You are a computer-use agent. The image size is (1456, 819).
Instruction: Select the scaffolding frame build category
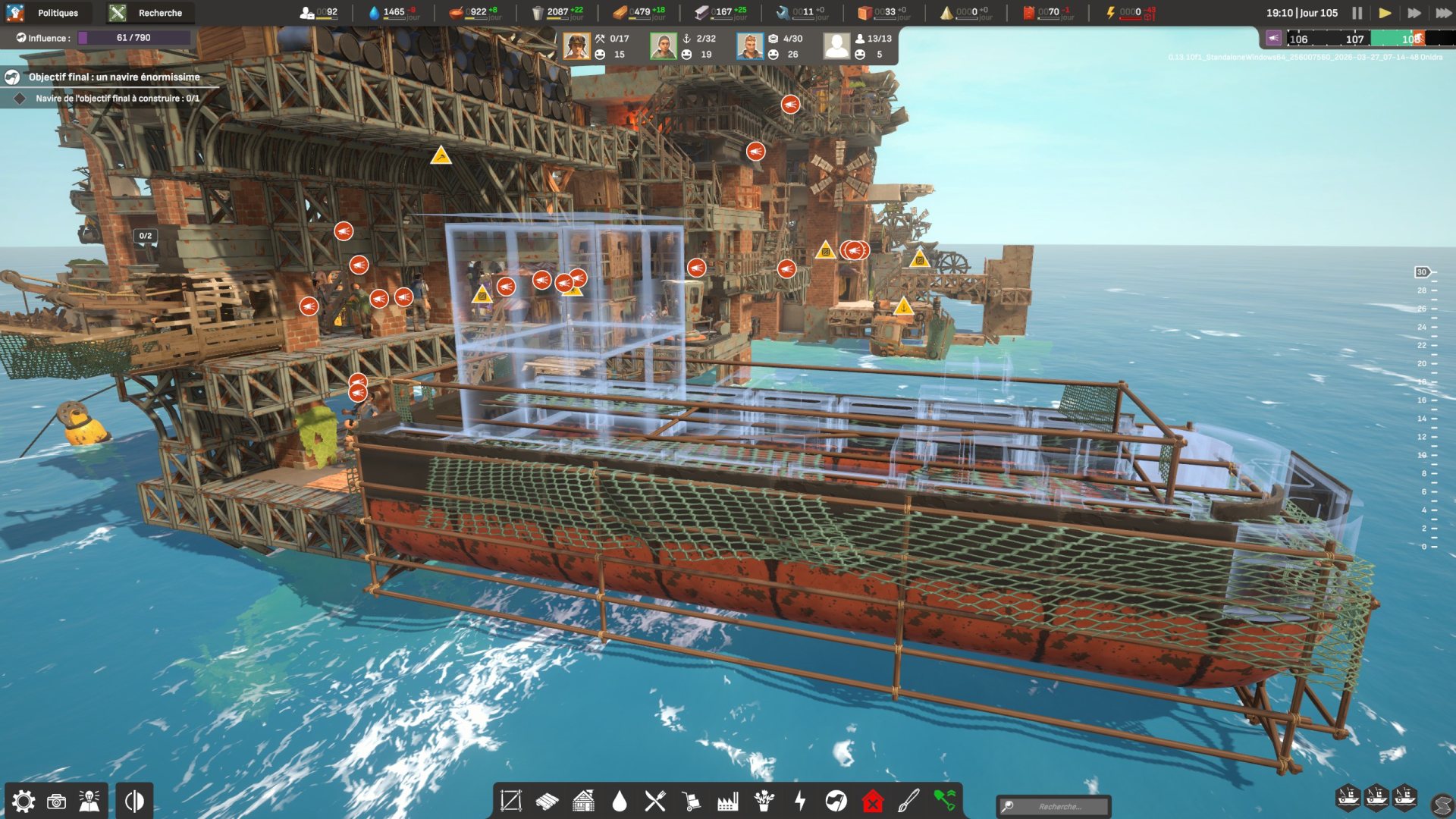point(510,801)
